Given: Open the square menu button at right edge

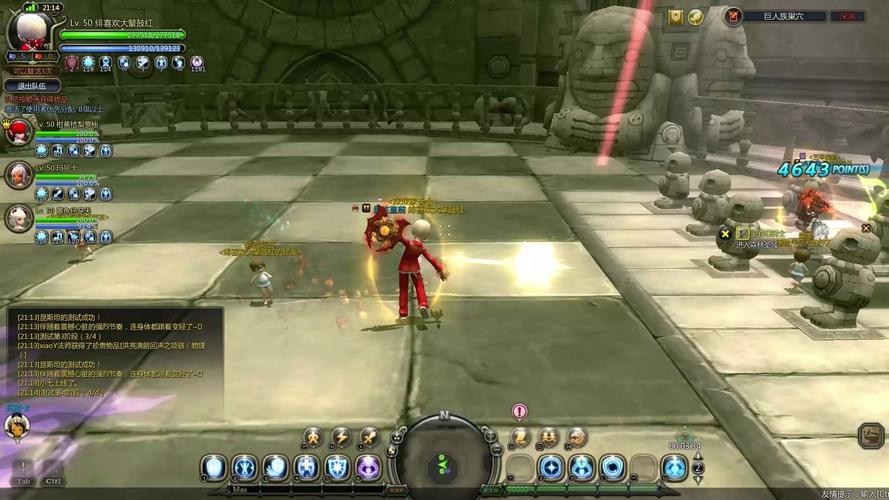Looking at the screenshot, I should click(870, 435).
